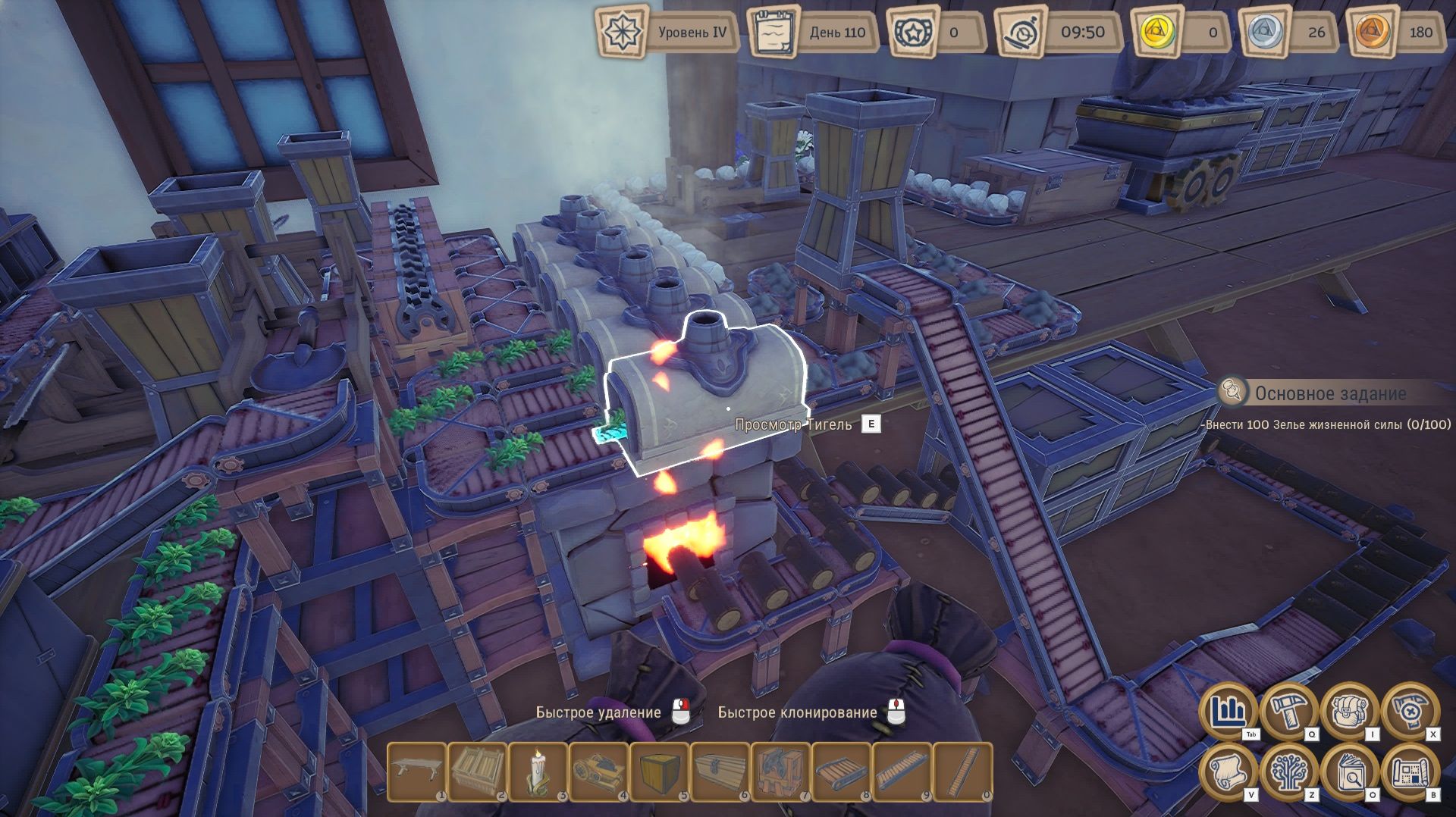Pick the saw machine in slot 4
1456x817 pixels.
599,771
